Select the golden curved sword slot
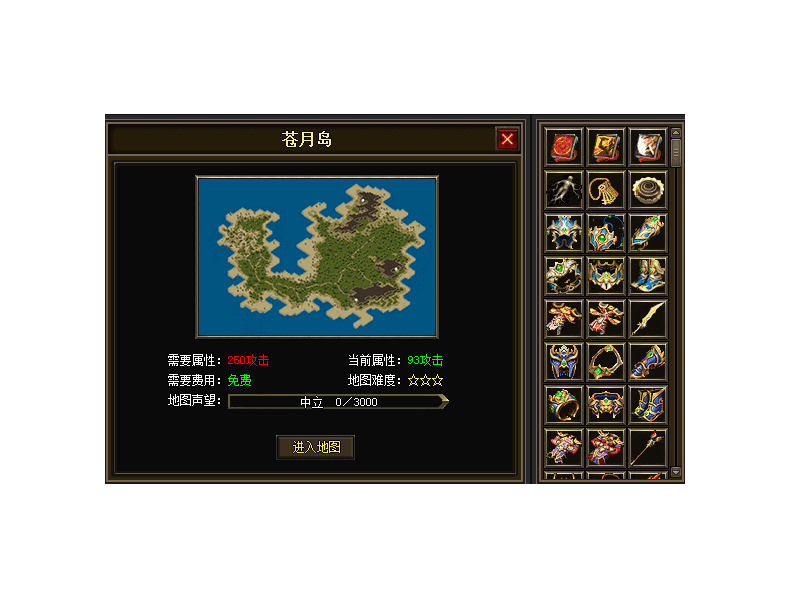The width and height of the screenshot is (790, 598). [x=648, y=319]
